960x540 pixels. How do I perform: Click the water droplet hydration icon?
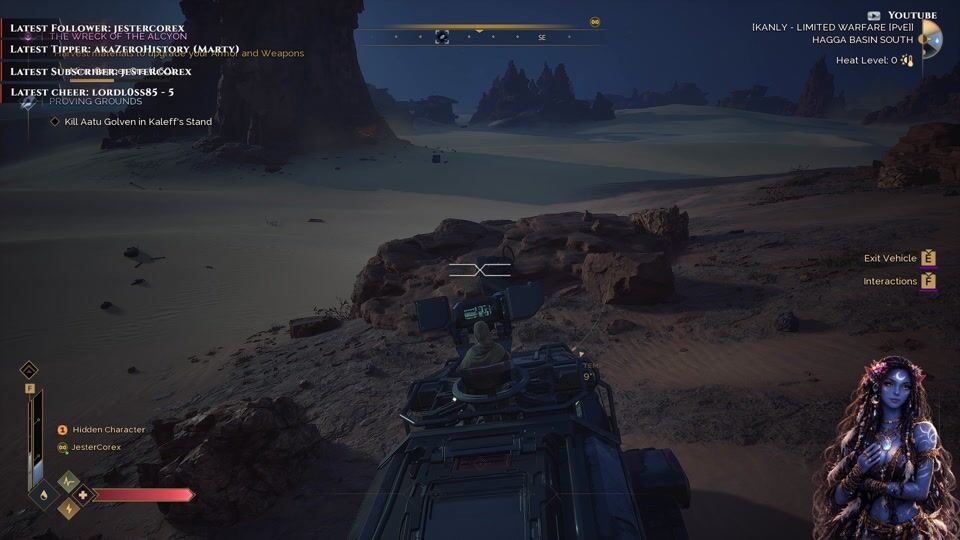coord(42,494)
